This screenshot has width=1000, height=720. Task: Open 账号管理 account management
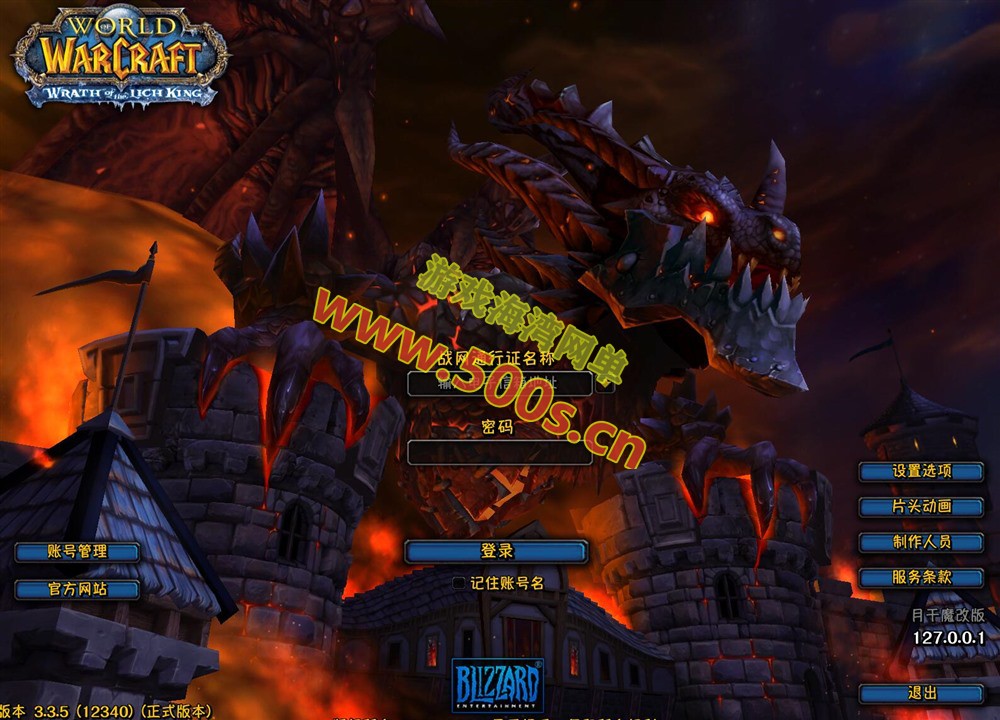(77, 552)
